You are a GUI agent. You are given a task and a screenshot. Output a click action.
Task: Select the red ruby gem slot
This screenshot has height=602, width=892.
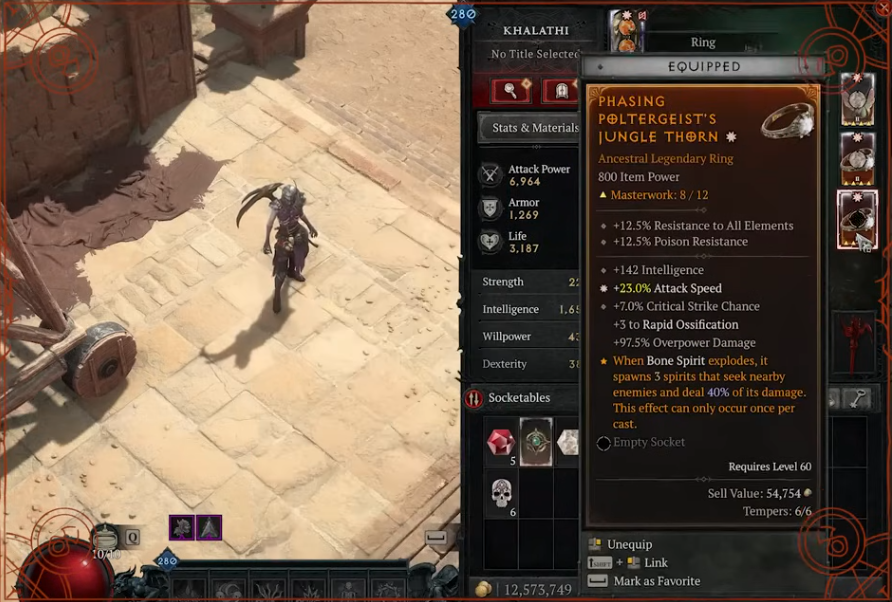[x=501, y=441]
